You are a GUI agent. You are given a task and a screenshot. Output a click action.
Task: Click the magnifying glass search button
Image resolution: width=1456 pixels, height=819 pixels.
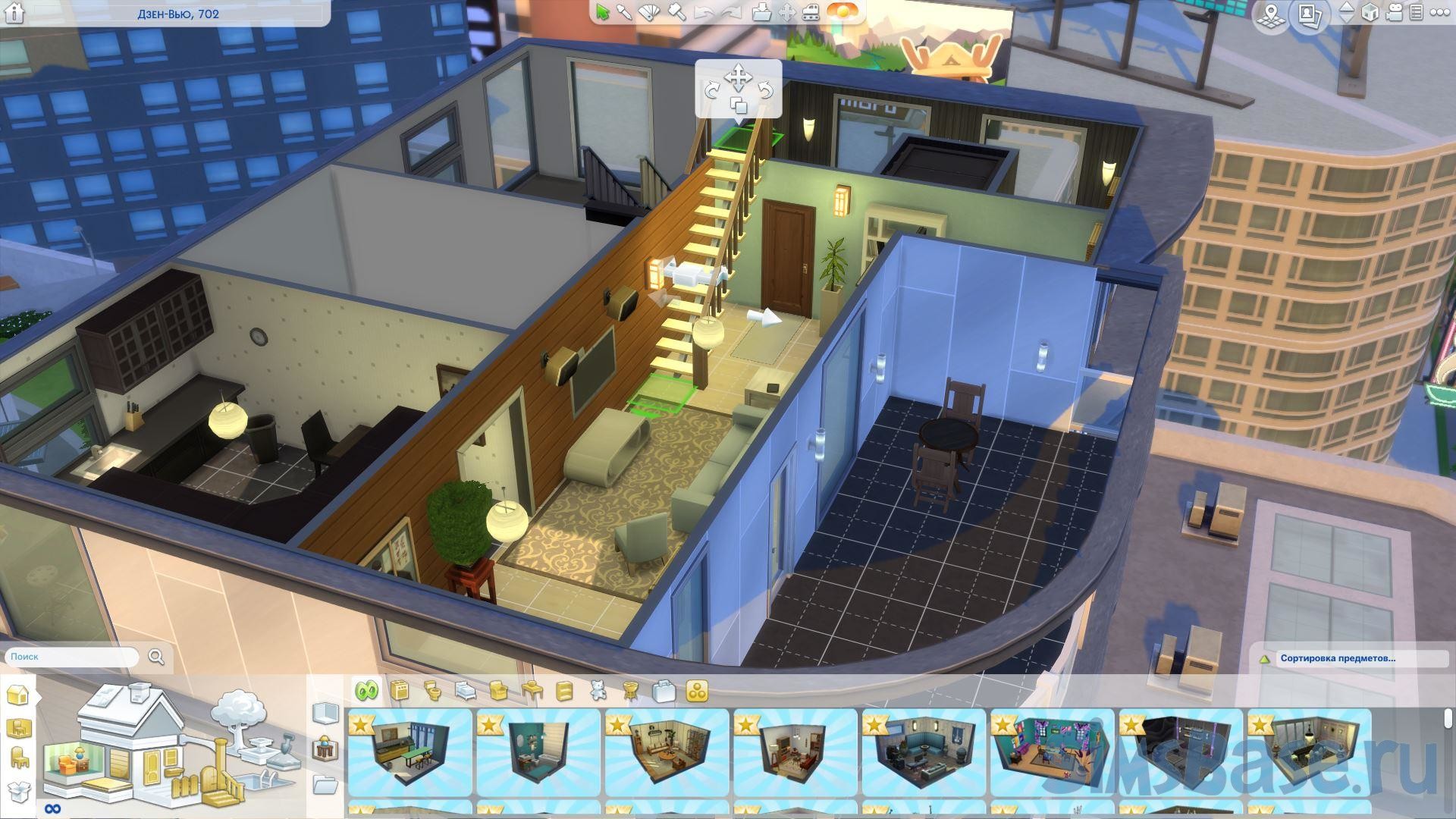click(x=156, y=657)
